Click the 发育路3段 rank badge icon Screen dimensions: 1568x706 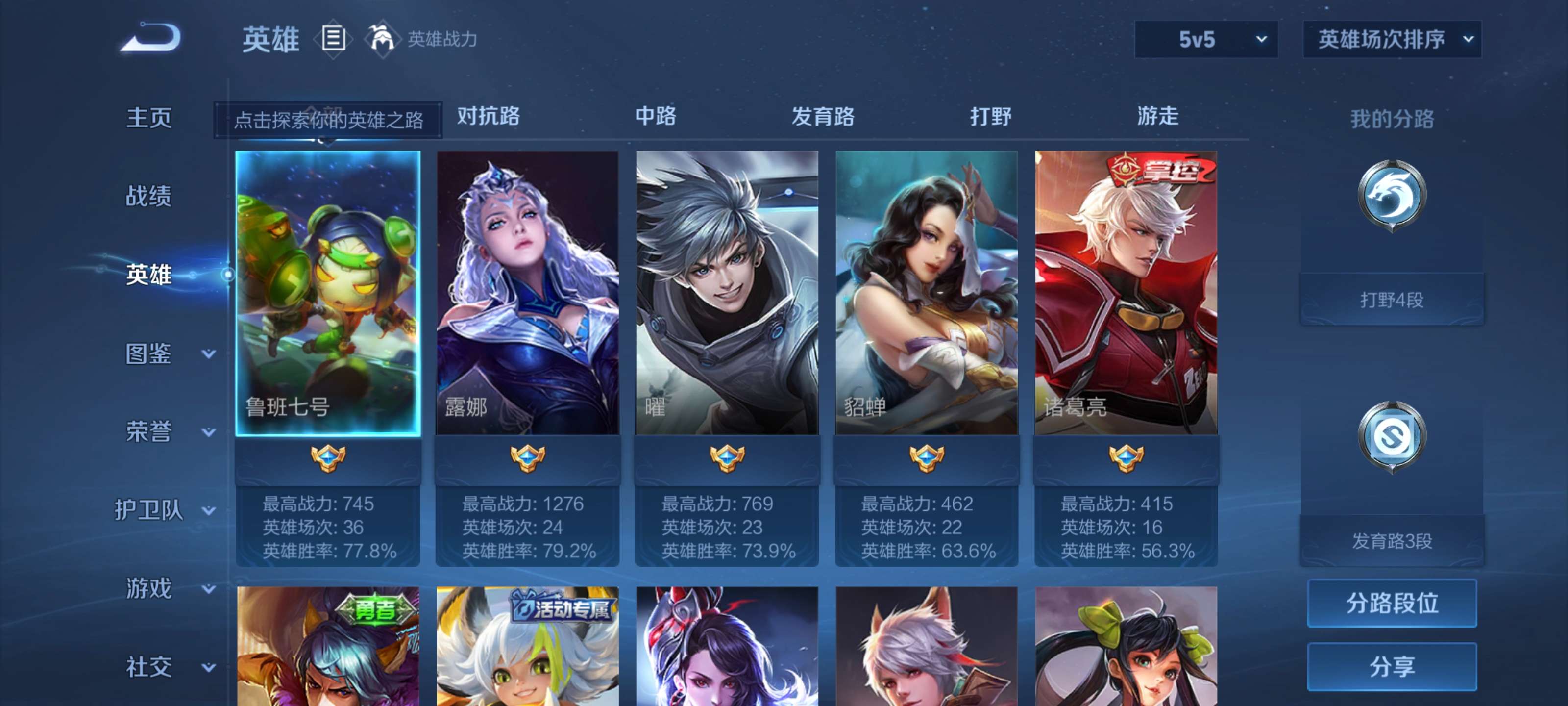point(1392,434)
